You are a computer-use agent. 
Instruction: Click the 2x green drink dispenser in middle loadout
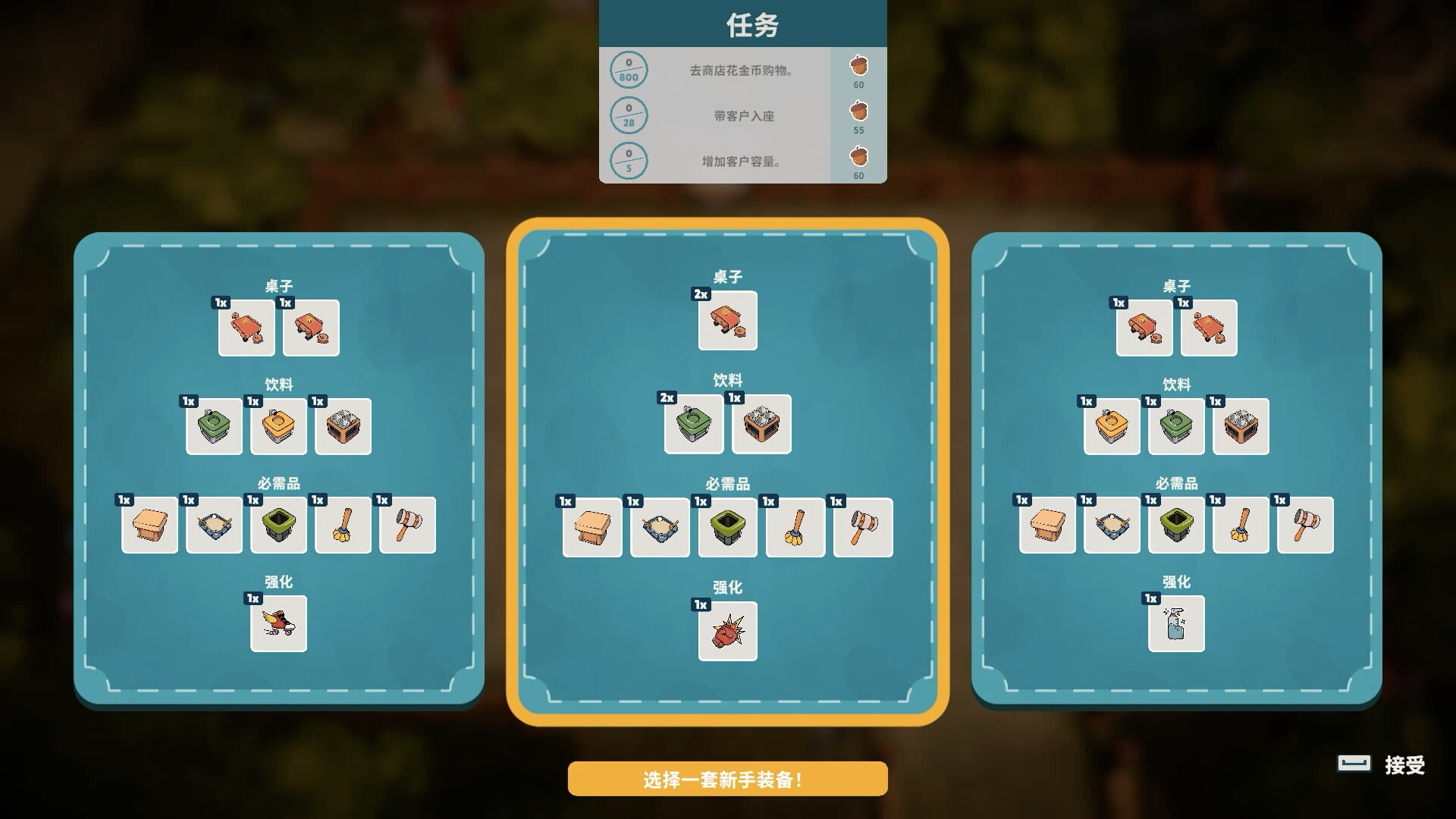[x=694, y=425]
